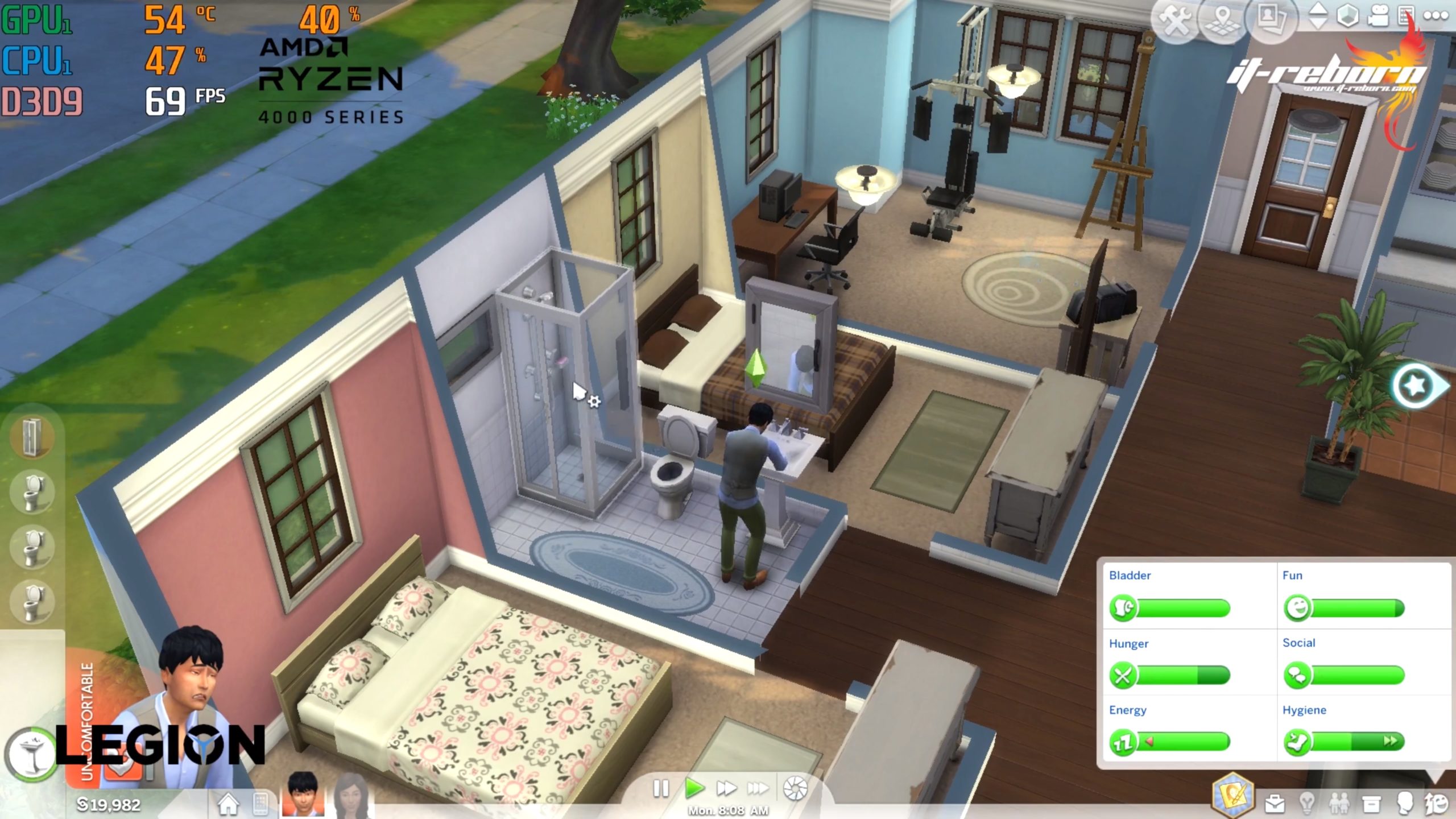Open the Career briefcase panel

coord(1275,804)
